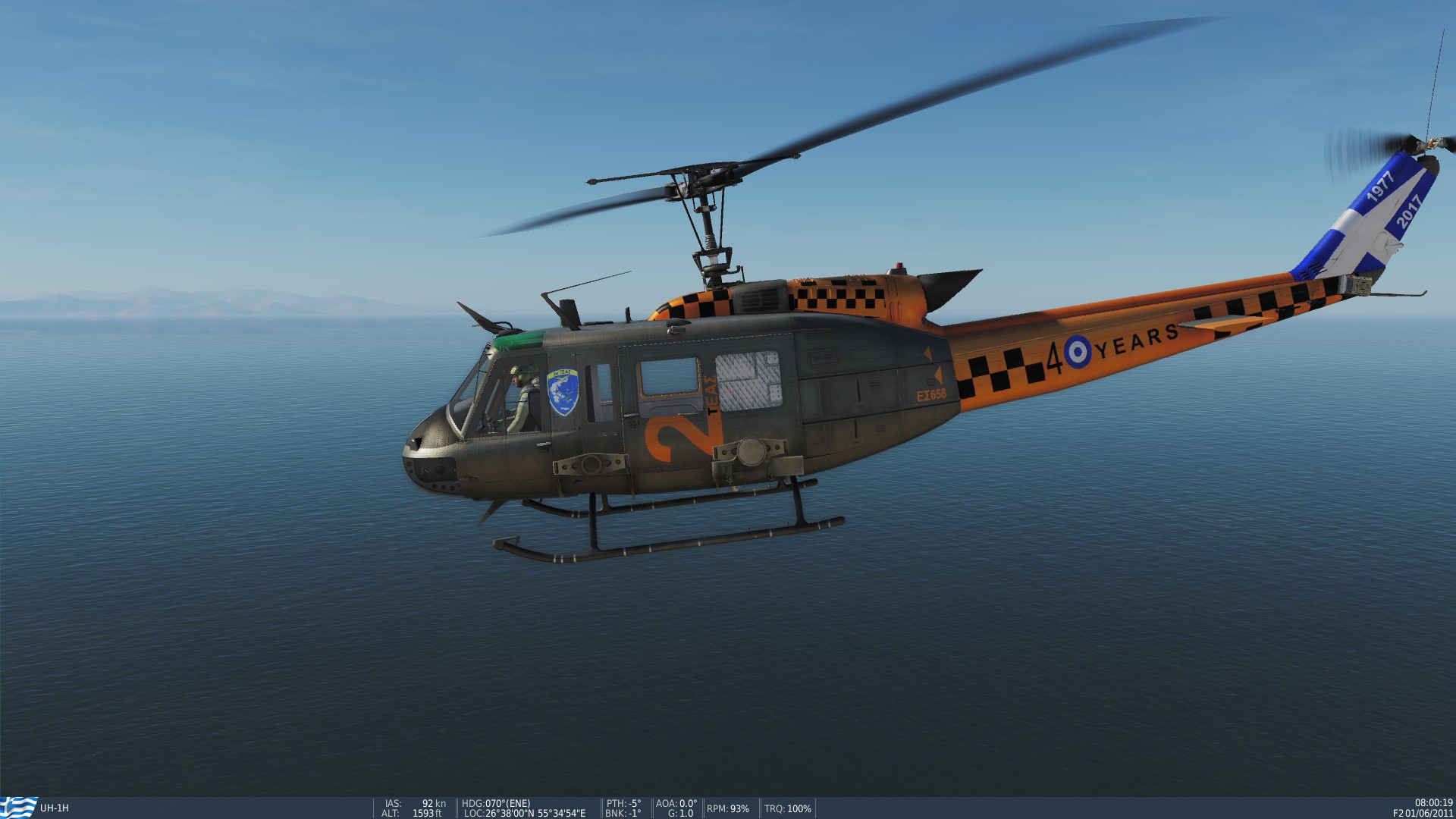This screenshot has height=819, width=1456.
Task: Click the Greek flag icon in status bar
Action: click(x=14, y=805)
